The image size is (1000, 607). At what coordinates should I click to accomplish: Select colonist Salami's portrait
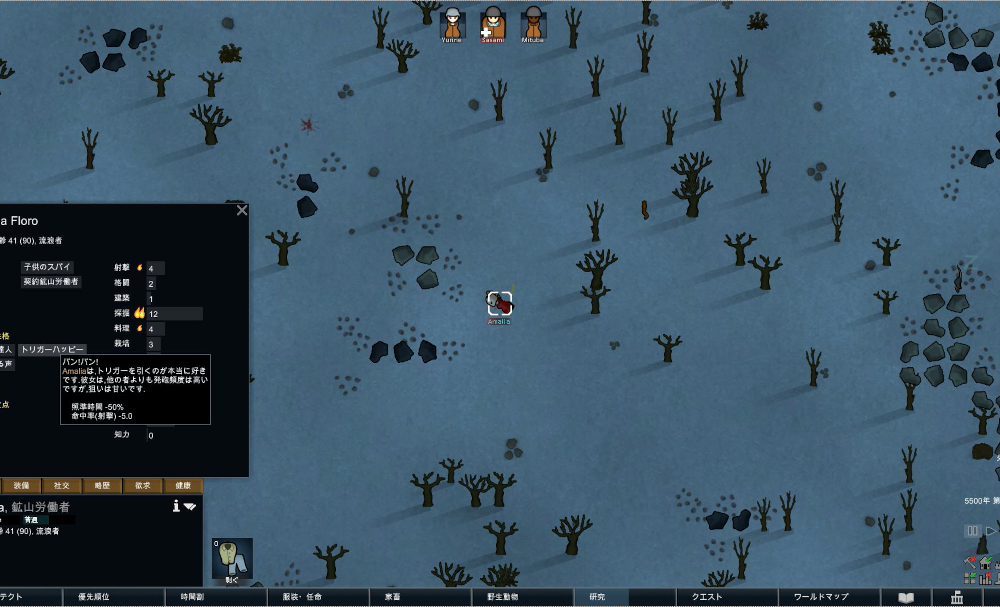click(x=492, y=24)
